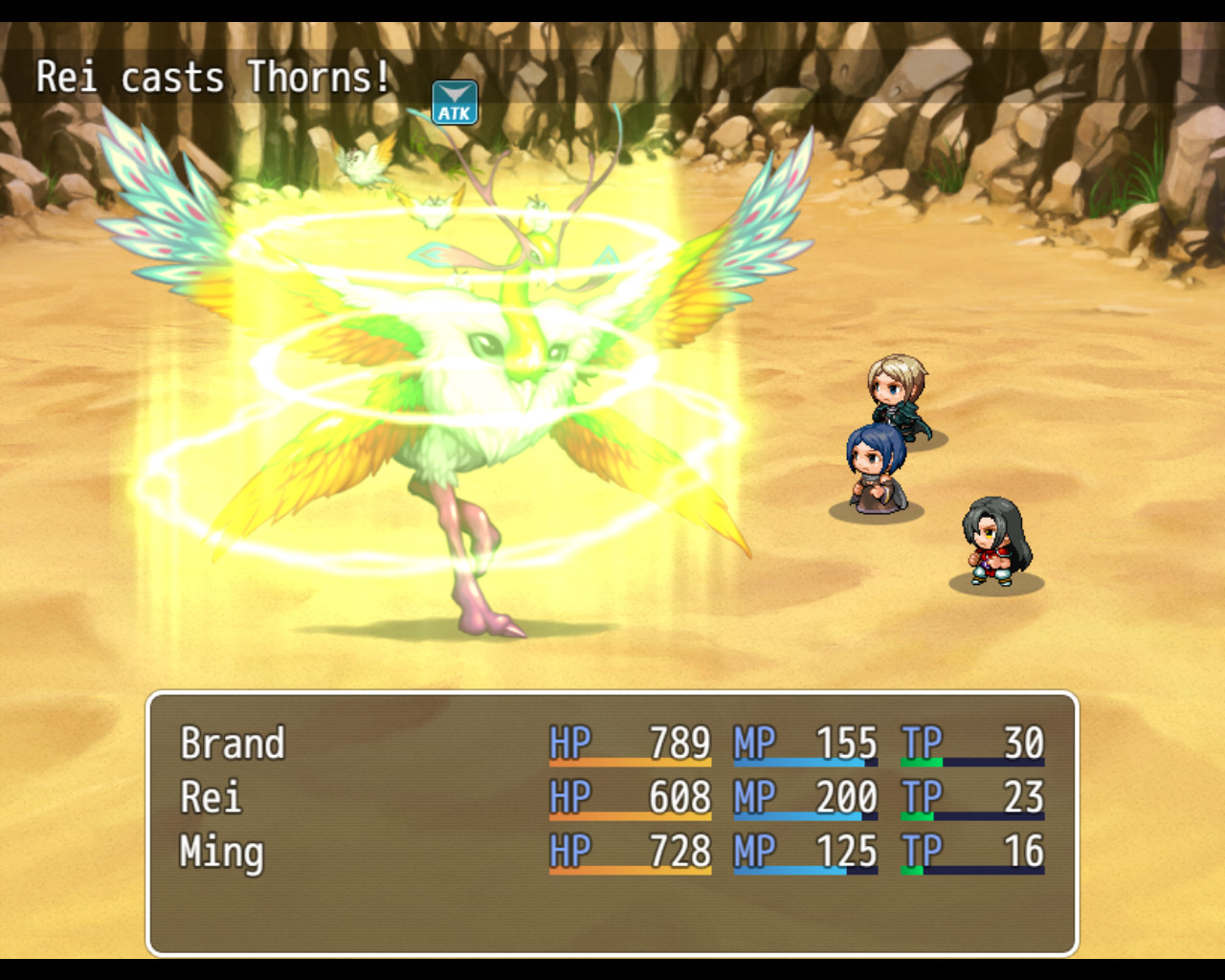Click the TP label in Ming's status row
Screen dimensions: 1225x980
pyautogui.click(x=921, y=851)
